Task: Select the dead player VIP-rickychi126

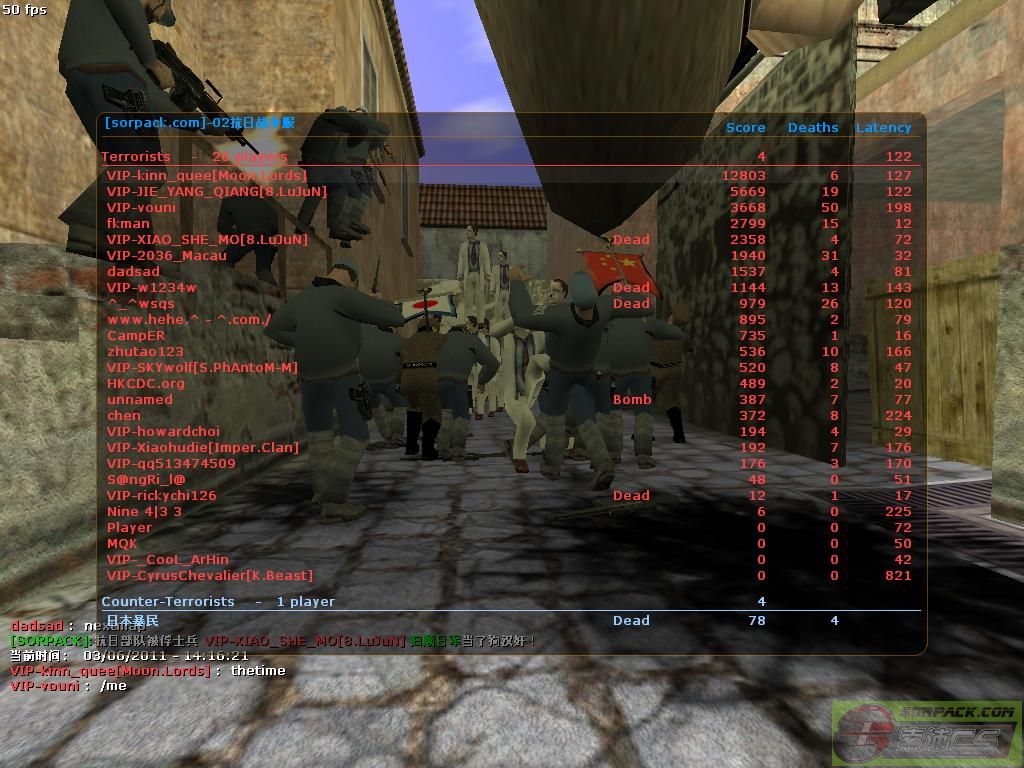Action: tap(162, 496)
